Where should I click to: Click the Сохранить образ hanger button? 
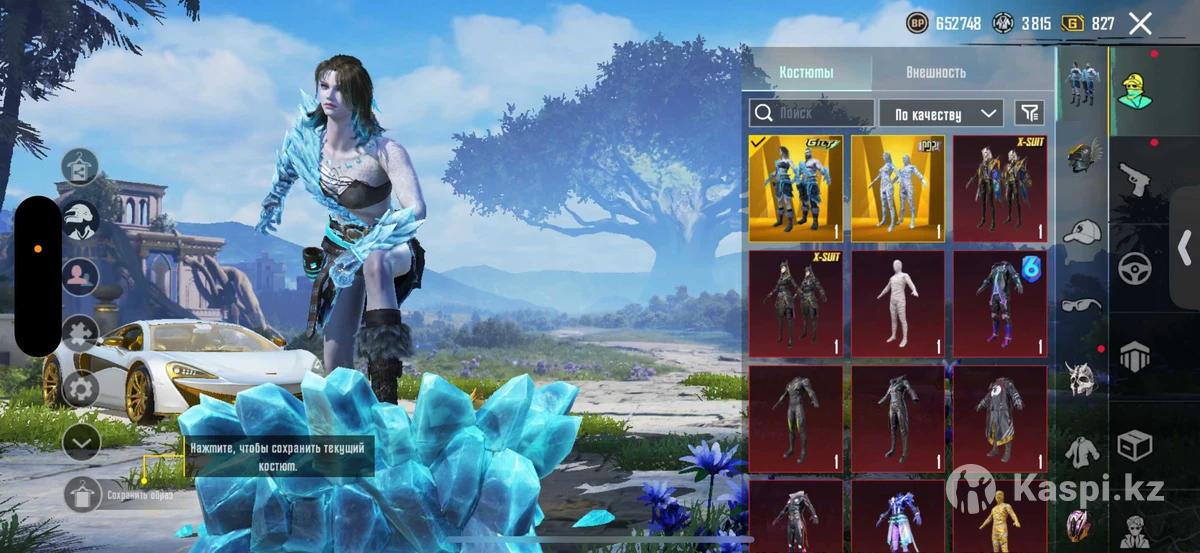[x=82, y=494]
